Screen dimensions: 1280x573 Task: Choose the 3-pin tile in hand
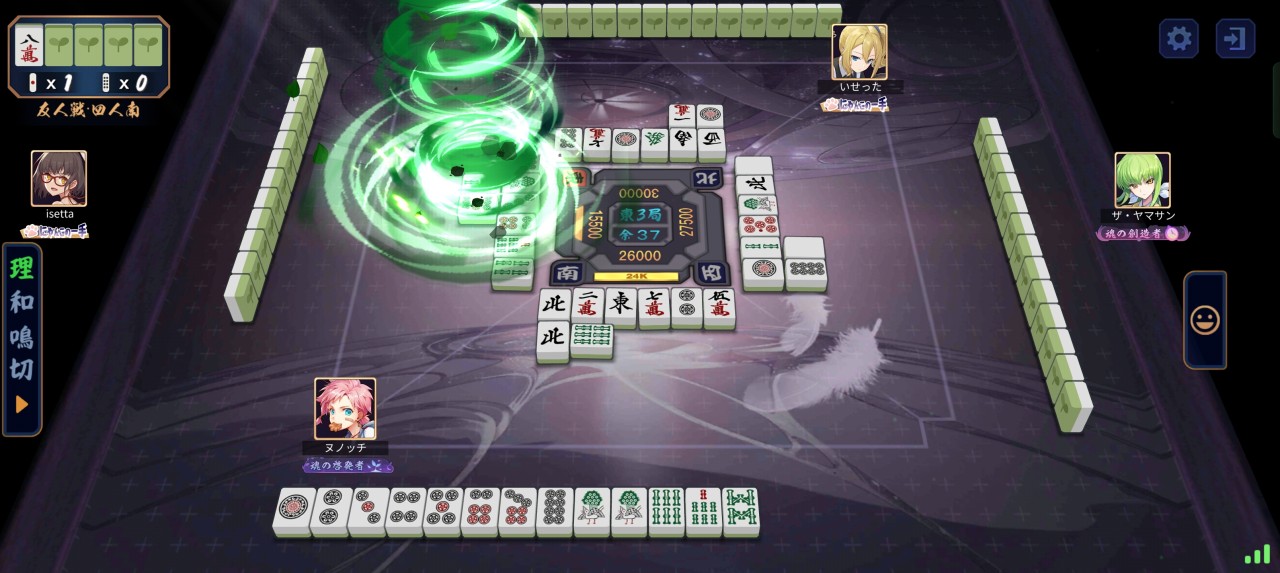(x=369, y=511)
